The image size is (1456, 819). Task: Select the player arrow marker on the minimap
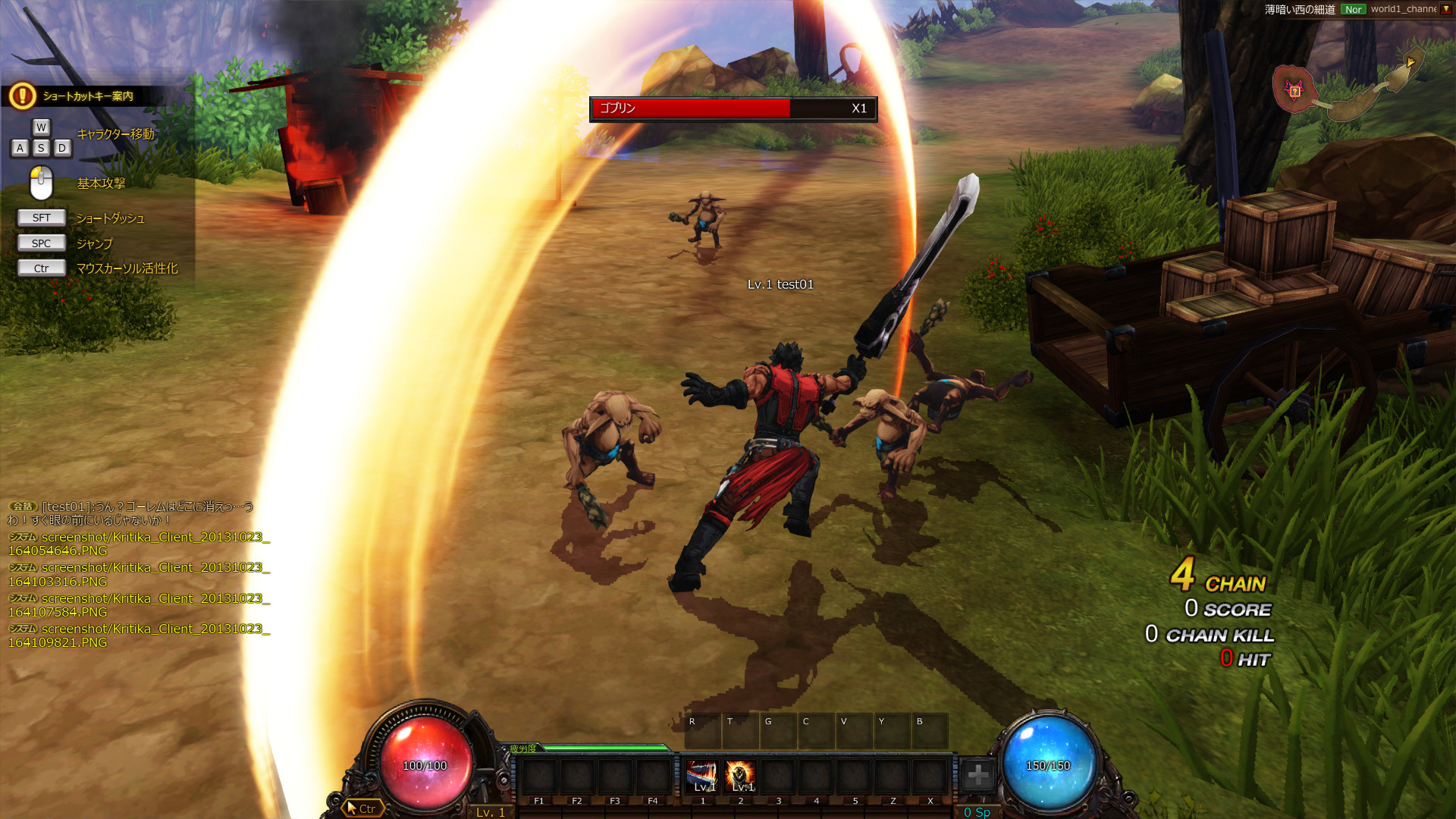click(1410, 62)
